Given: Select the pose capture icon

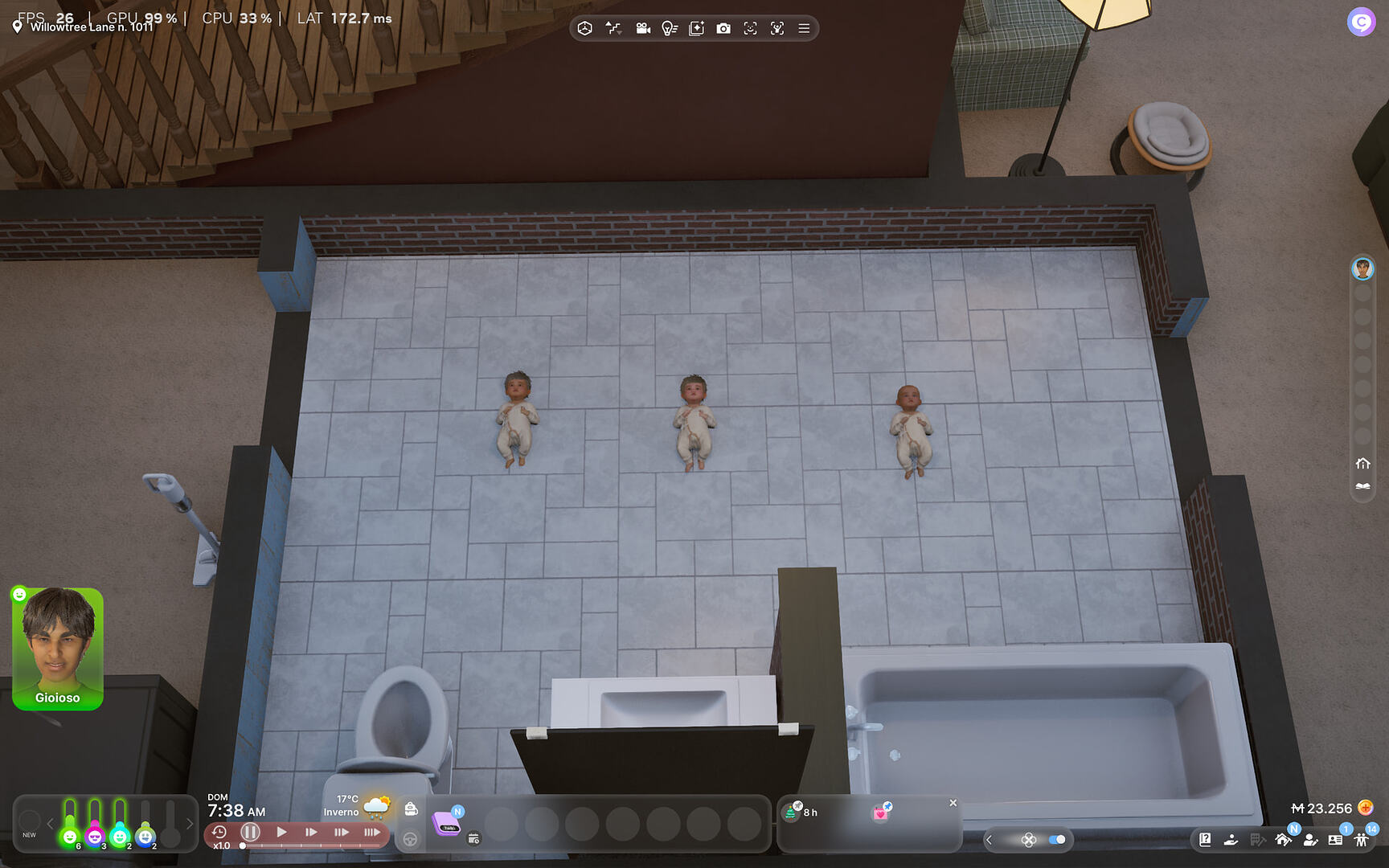Looking at the screenshot, I should click(777, 28).
